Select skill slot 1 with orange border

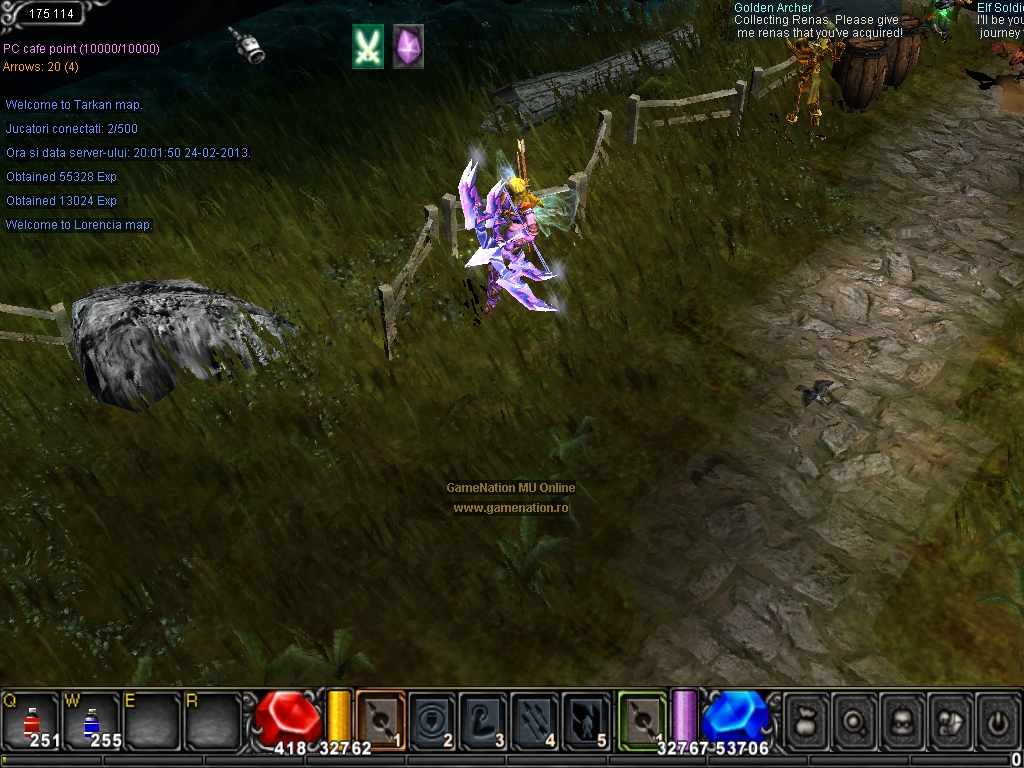click(x=381, y=718)
